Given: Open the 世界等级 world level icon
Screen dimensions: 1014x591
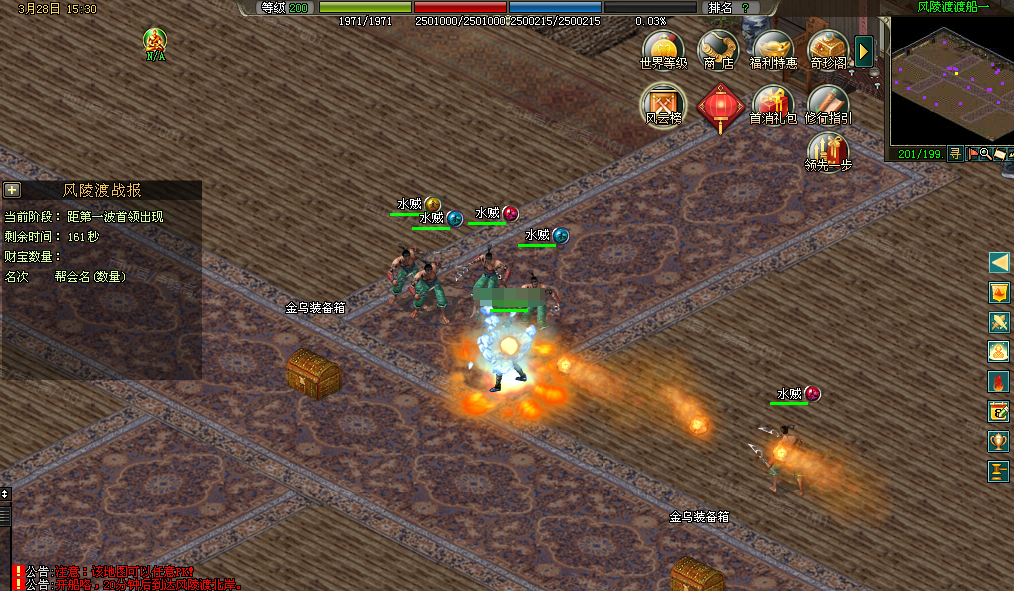Looking at the screenshot, I should click(x=663, y=48).
